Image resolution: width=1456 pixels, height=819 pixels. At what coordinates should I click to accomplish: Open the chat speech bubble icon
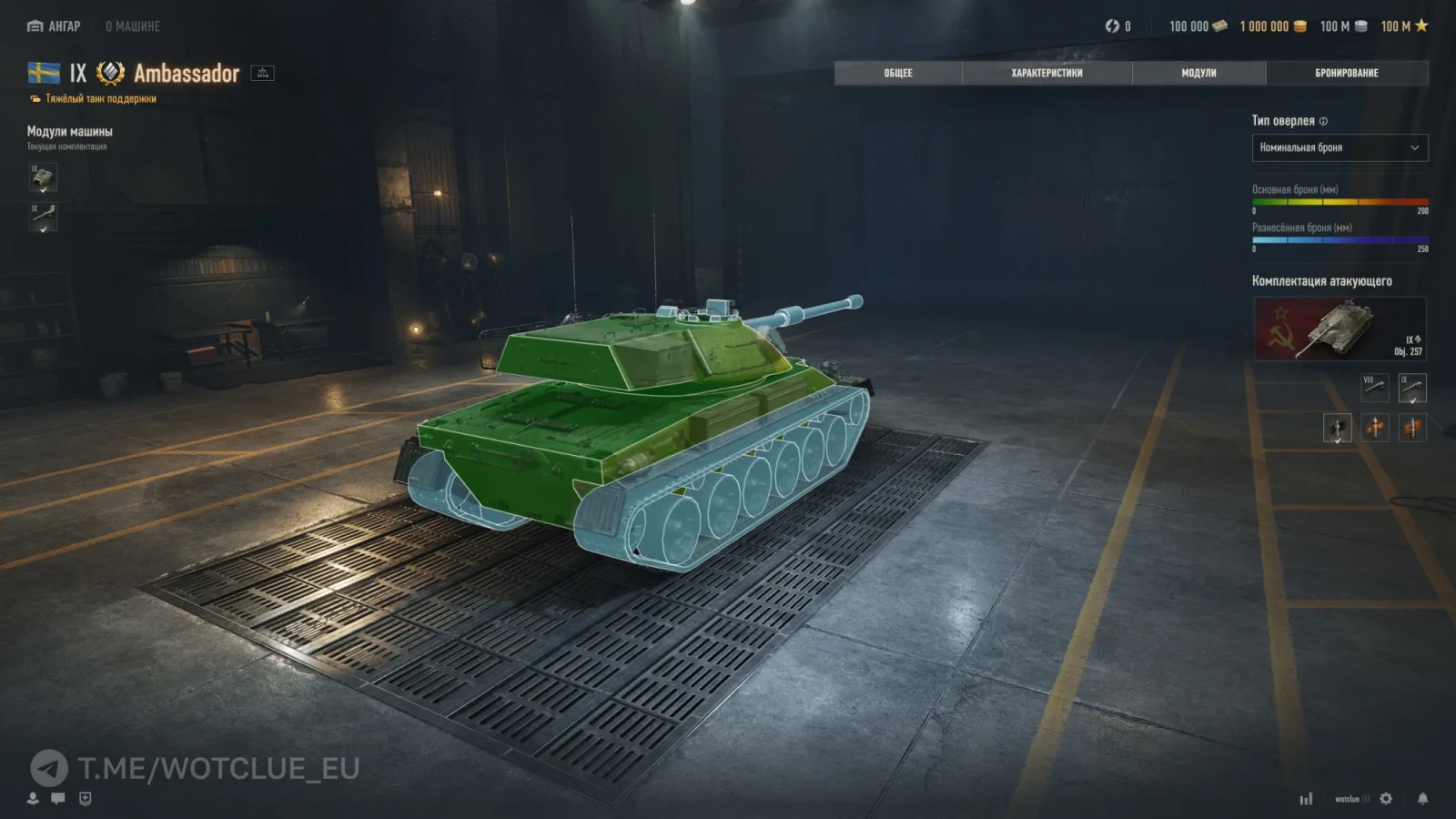point(58,798)
